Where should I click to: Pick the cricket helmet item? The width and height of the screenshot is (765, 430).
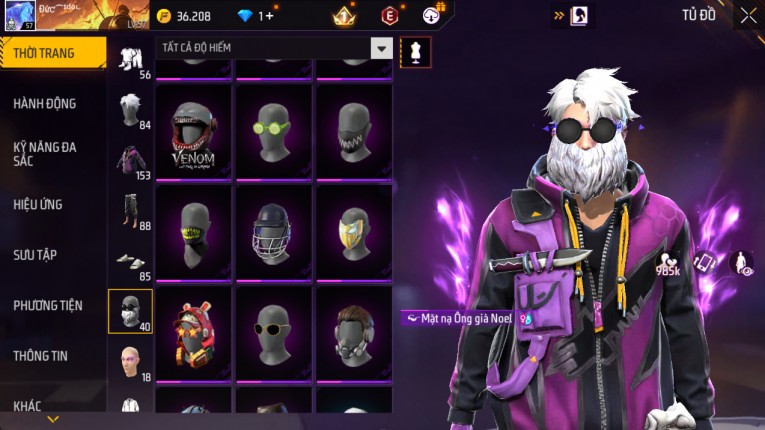tap(273, 230)
